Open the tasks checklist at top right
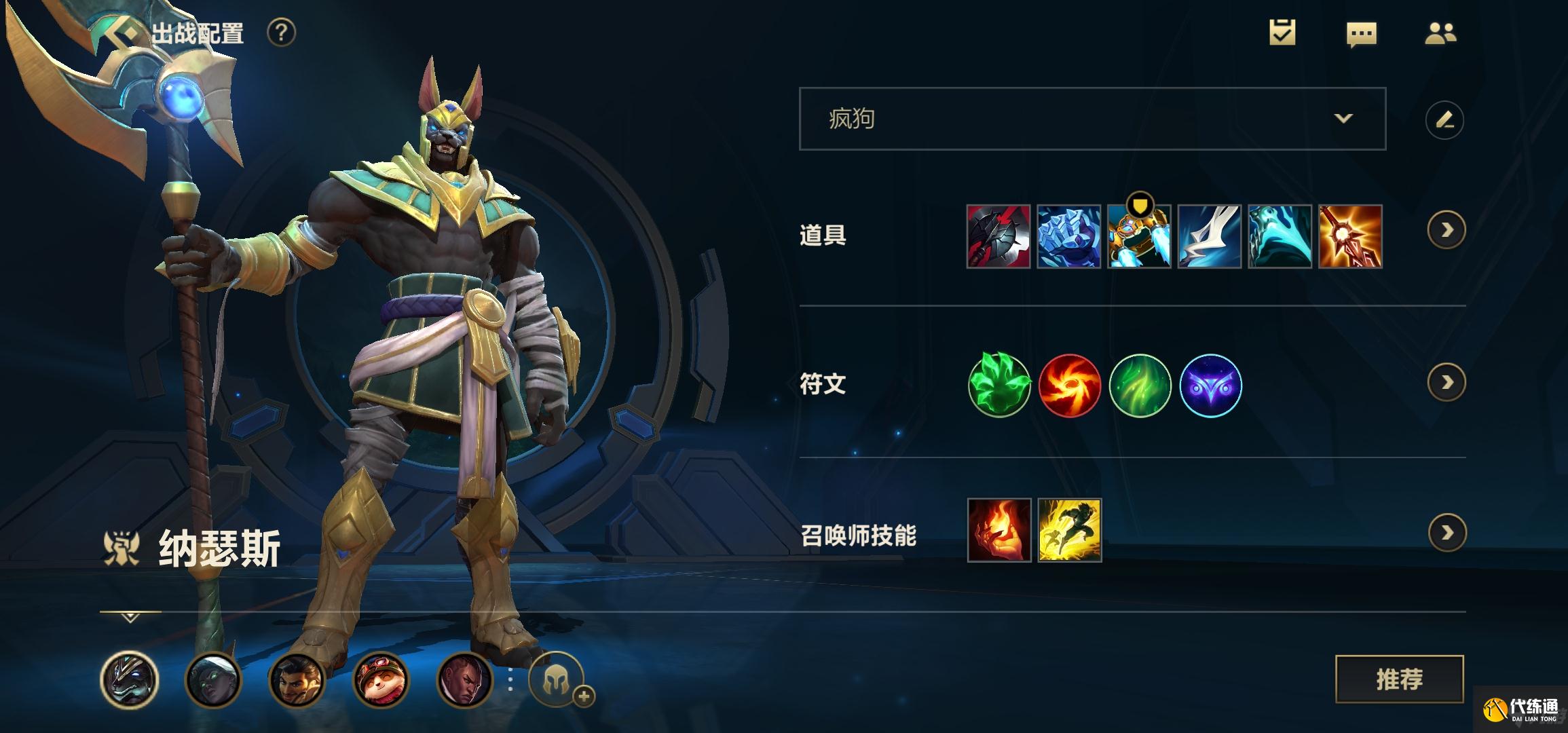The image size is (1568, 733). coord(1284,32)
